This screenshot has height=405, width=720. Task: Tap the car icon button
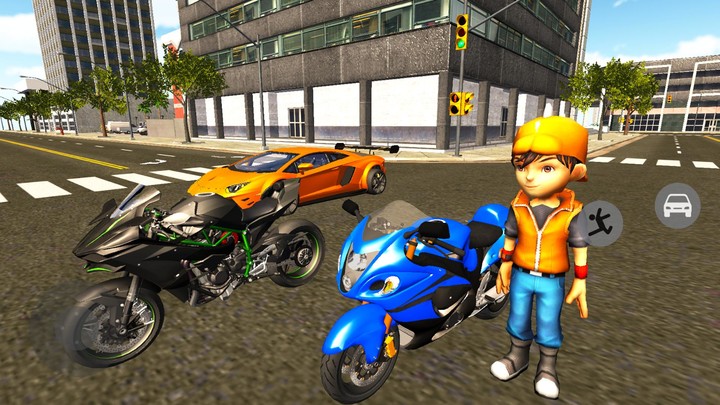[x=677, y=206]
